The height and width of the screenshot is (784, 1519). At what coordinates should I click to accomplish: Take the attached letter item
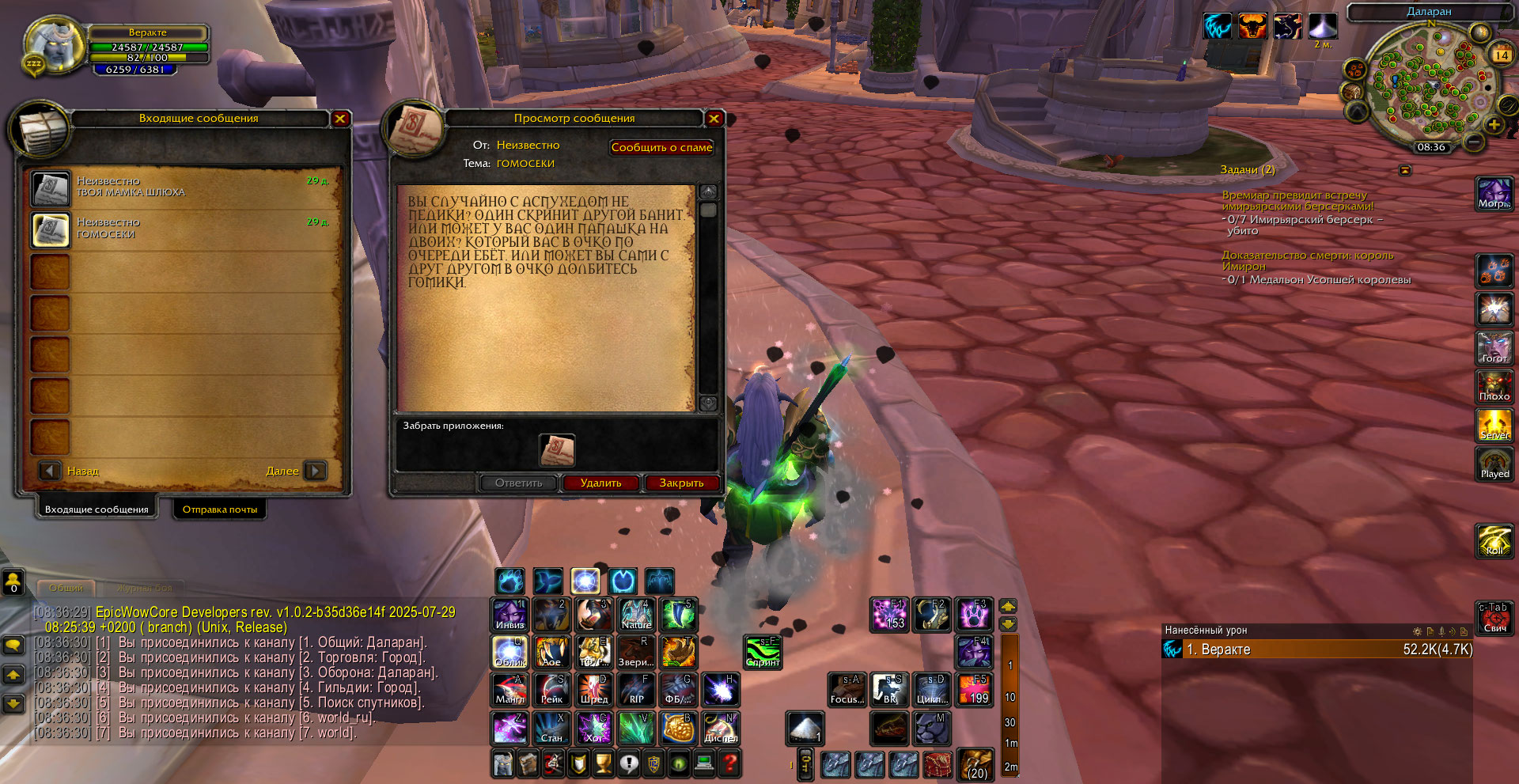point(557,450)
